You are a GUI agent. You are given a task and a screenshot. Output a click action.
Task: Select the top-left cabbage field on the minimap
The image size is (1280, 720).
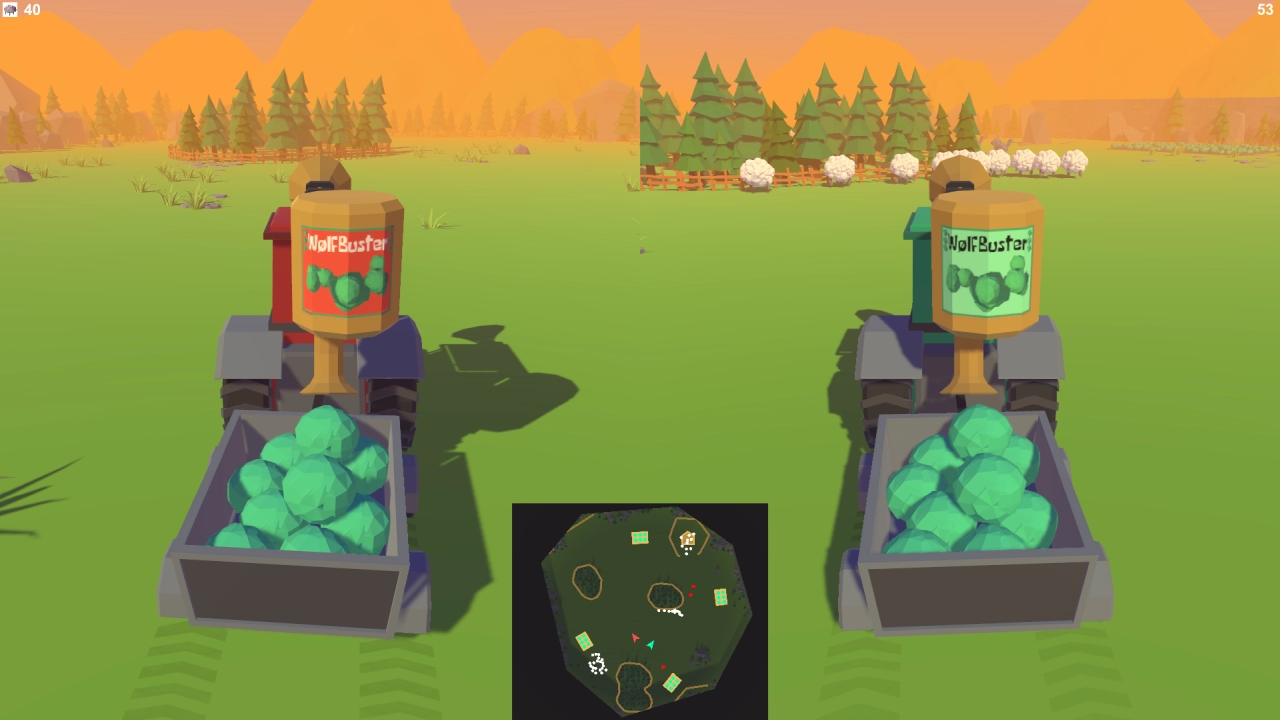[x=640, y=537]
